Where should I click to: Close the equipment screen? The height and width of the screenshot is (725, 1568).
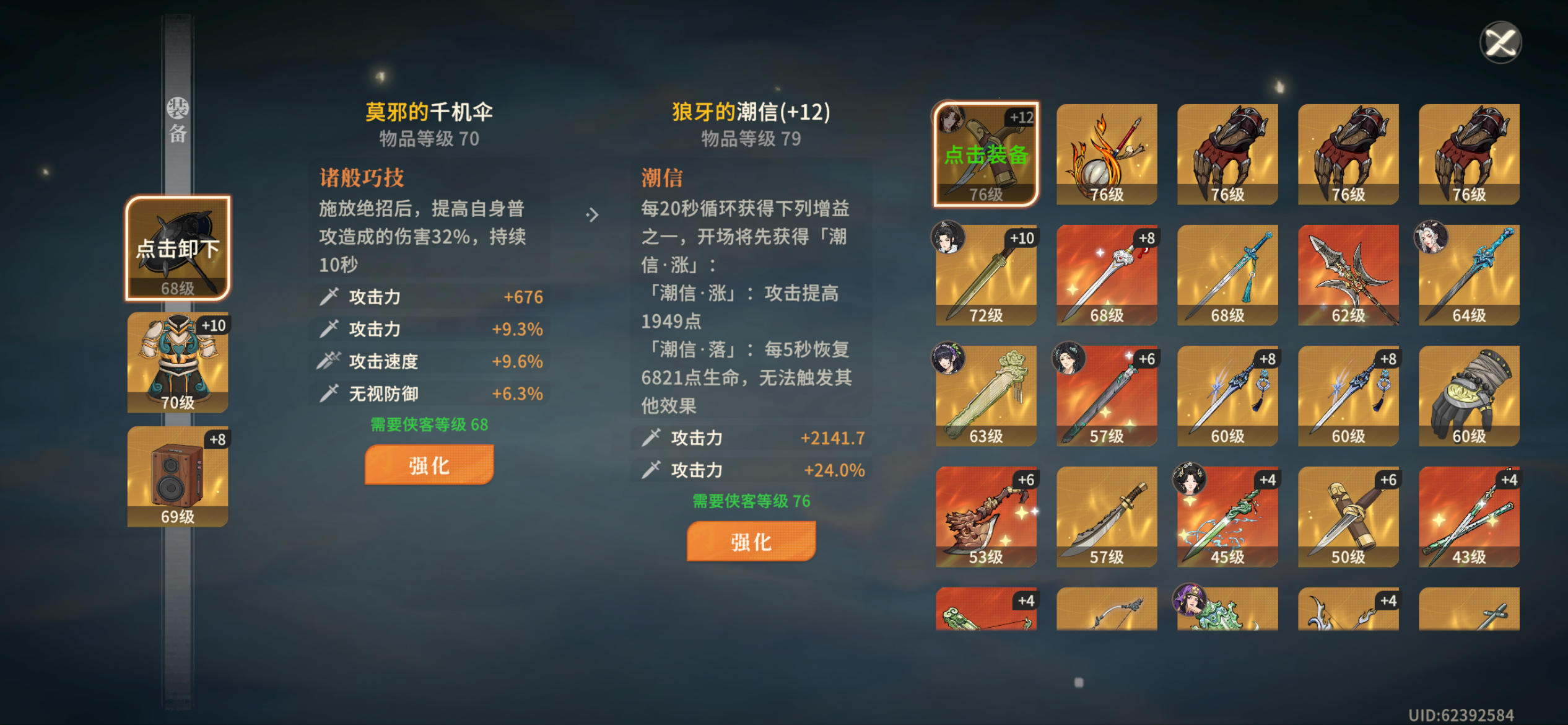pyautogui.click(x=1499, y=42)
